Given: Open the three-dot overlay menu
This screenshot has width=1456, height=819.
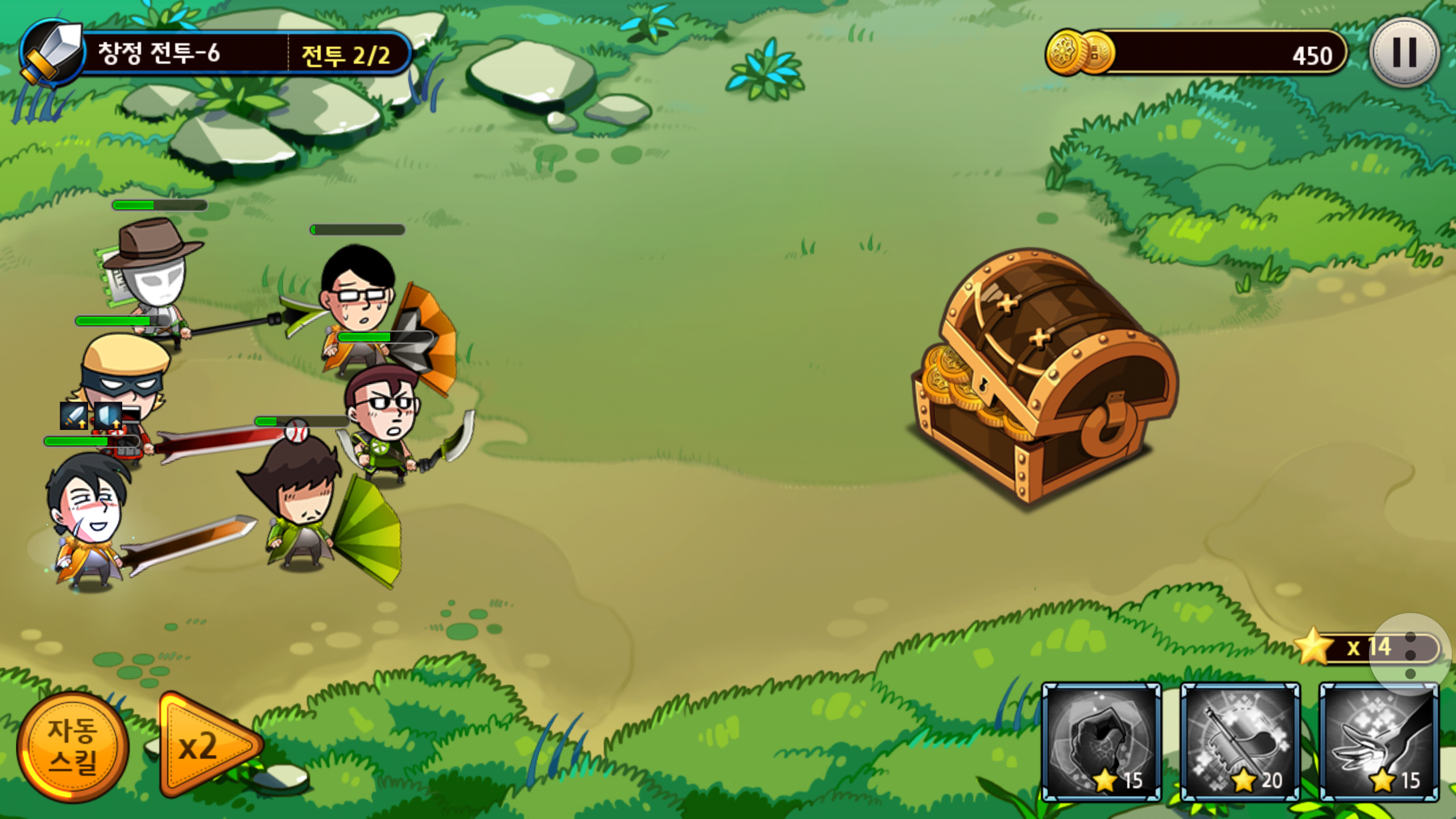Looking at the screenshot, I should click(1410, 654).
